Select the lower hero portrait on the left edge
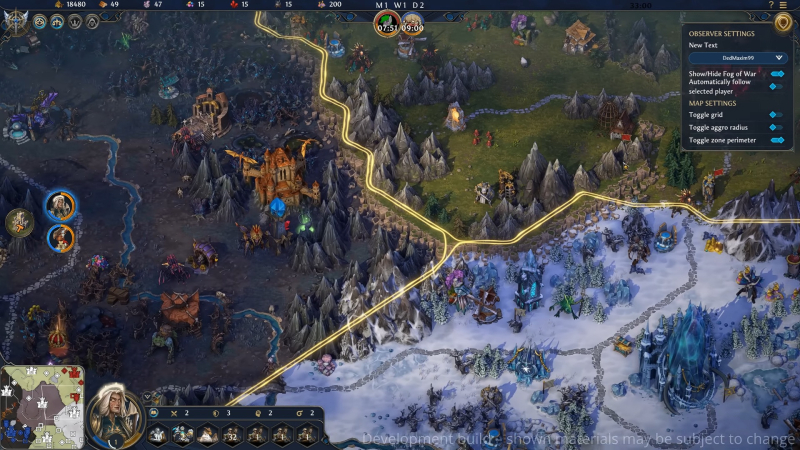 pyautogui.click(x=61, y=237)
